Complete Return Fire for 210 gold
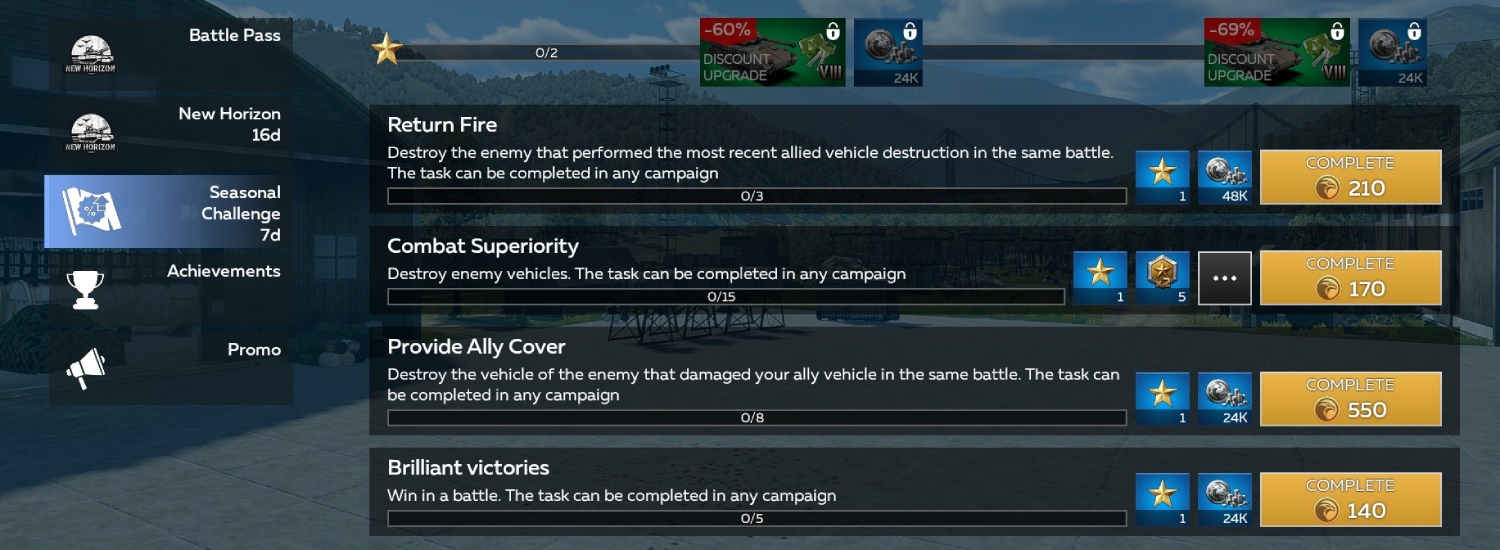The width and height of the screenshot is (1500, 550). coord(1350,178)
